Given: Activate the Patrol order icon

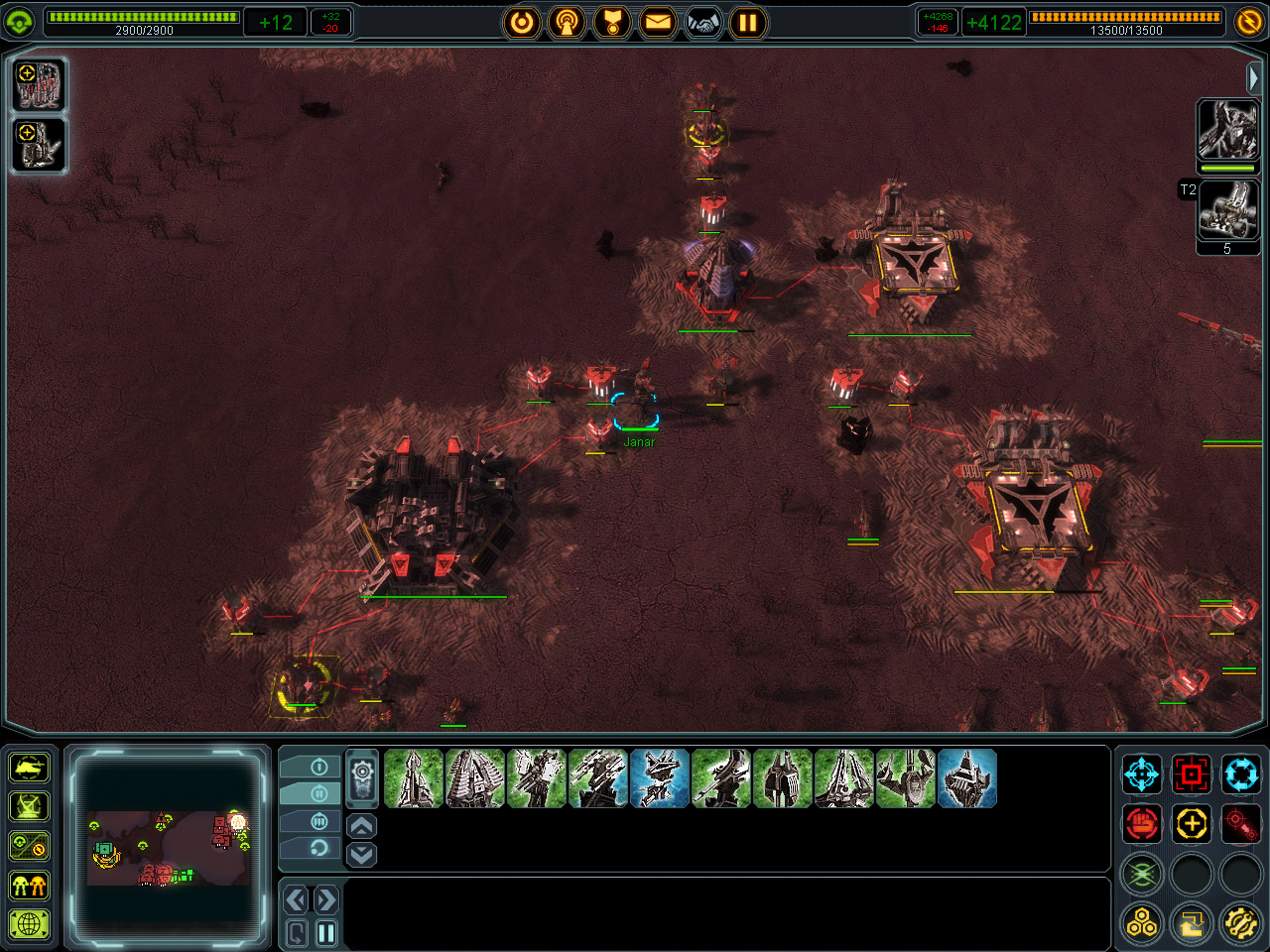Looking at the screenshot, I should tap(1240, 773).
